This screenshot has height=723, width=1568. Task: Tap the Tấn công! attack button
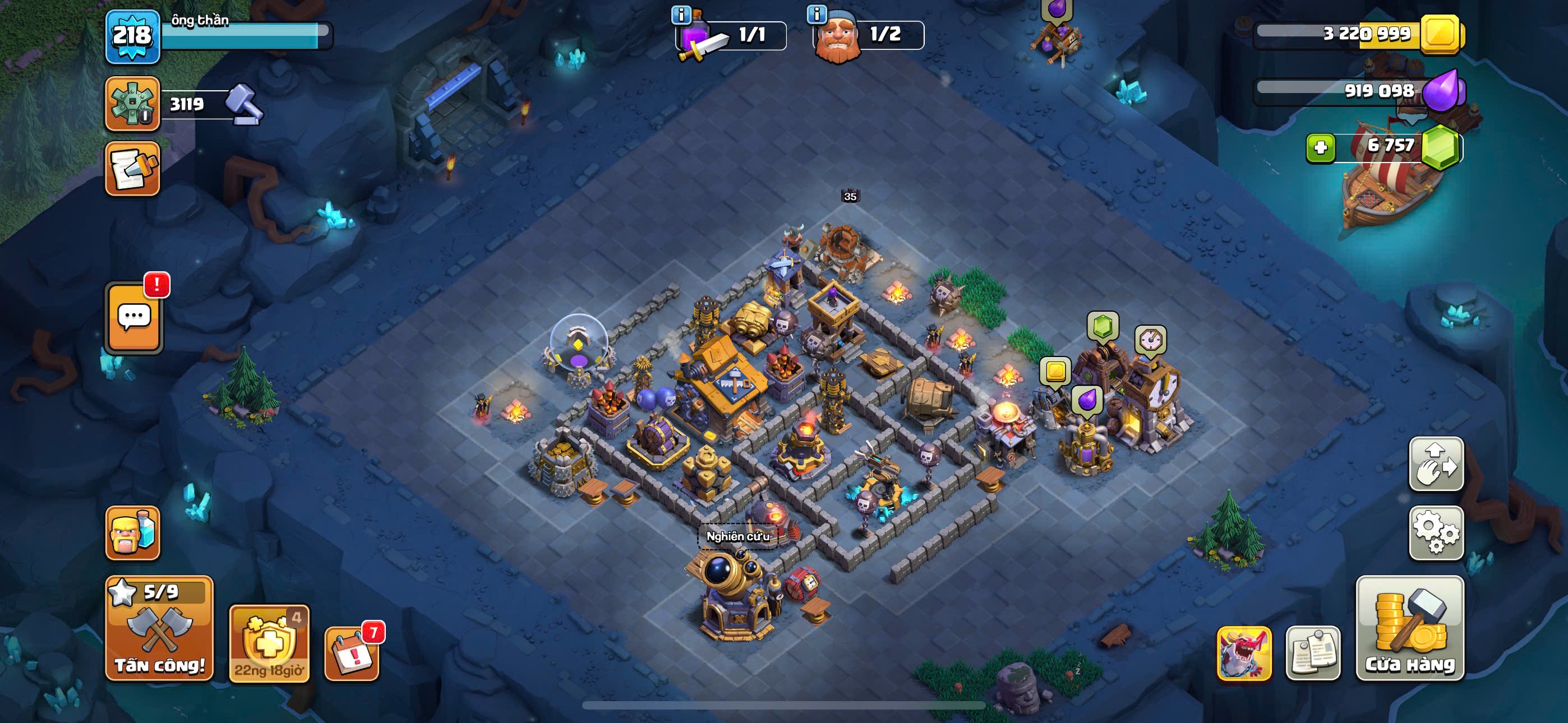pyautogui.click(x=159, y=629)
